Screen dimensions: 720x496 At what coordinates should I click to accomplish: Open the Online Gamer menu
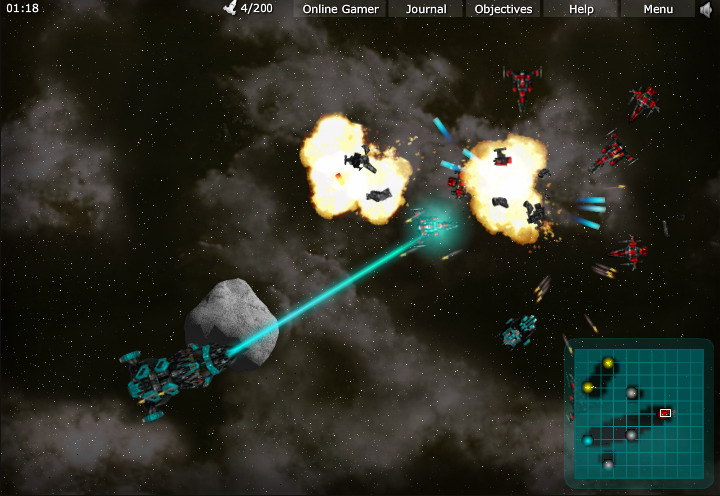click(x=340, y=9)
